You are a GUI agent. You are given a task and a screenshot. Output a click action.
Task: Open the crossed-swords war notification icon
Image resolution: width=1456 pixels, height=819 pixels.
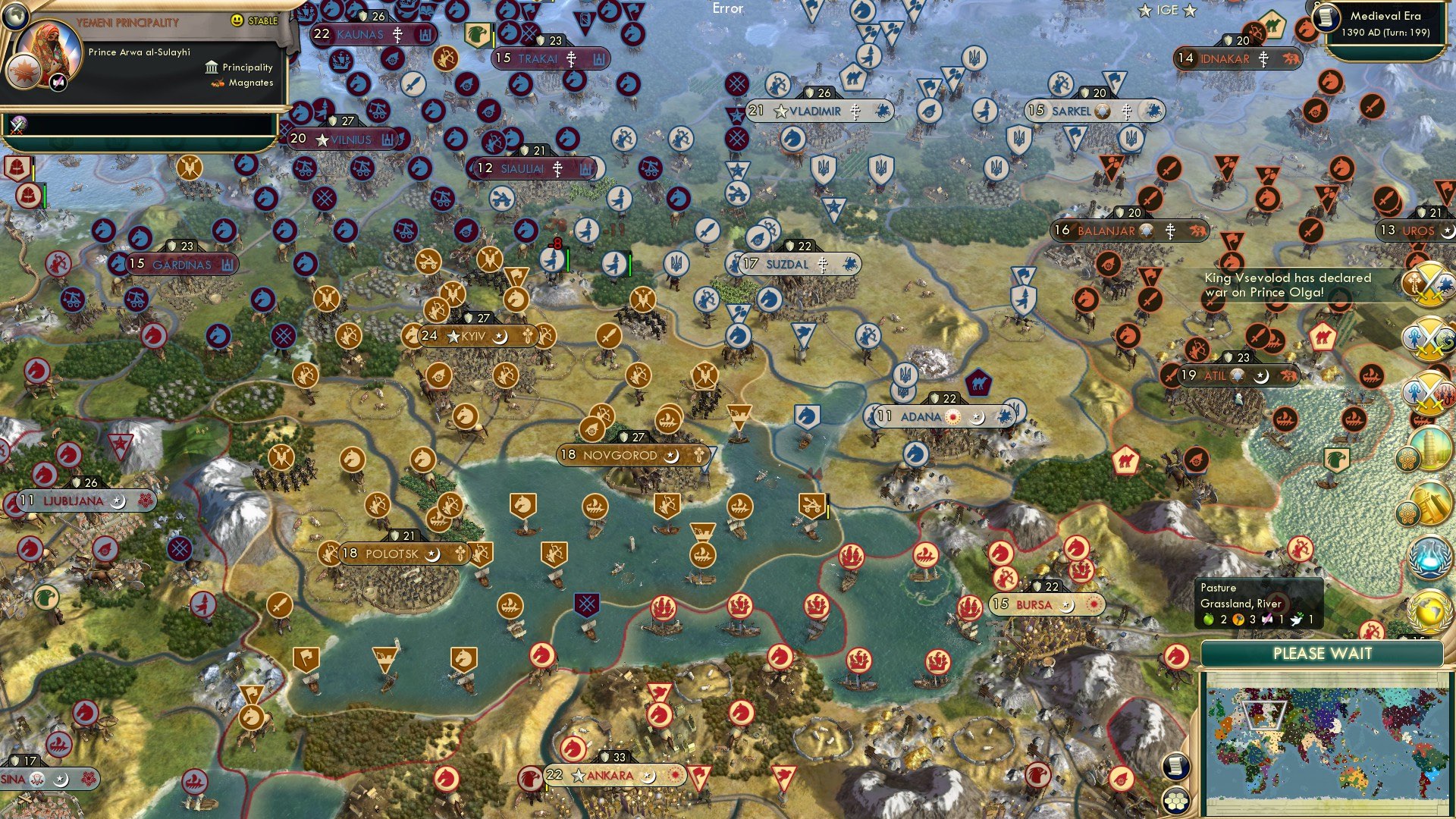1432,284
